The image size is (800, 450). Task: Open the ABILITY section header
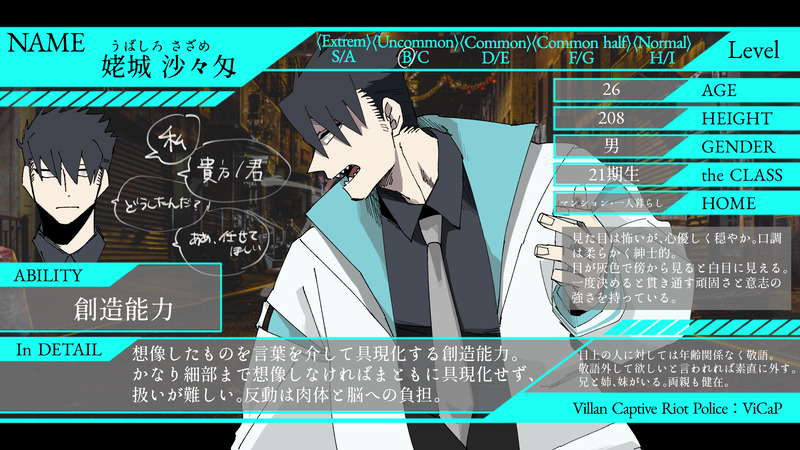(x=52, y=274)
